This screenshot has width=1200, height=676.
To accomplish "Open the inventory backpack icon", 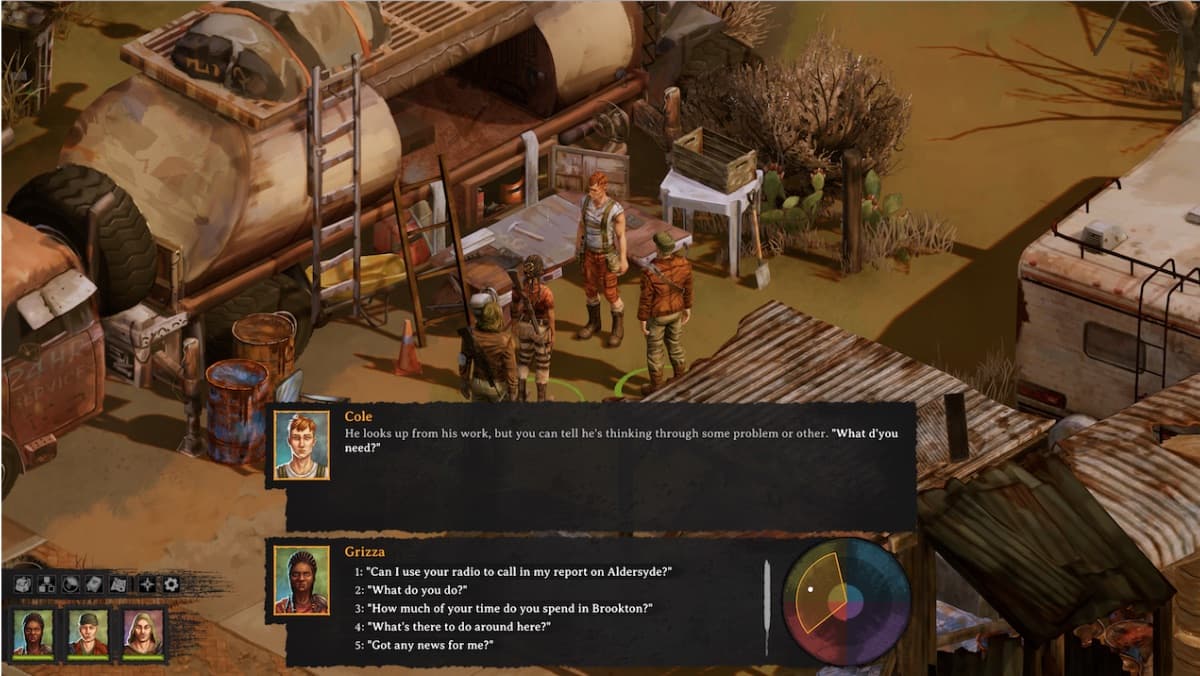I will [x=22, y=584].
